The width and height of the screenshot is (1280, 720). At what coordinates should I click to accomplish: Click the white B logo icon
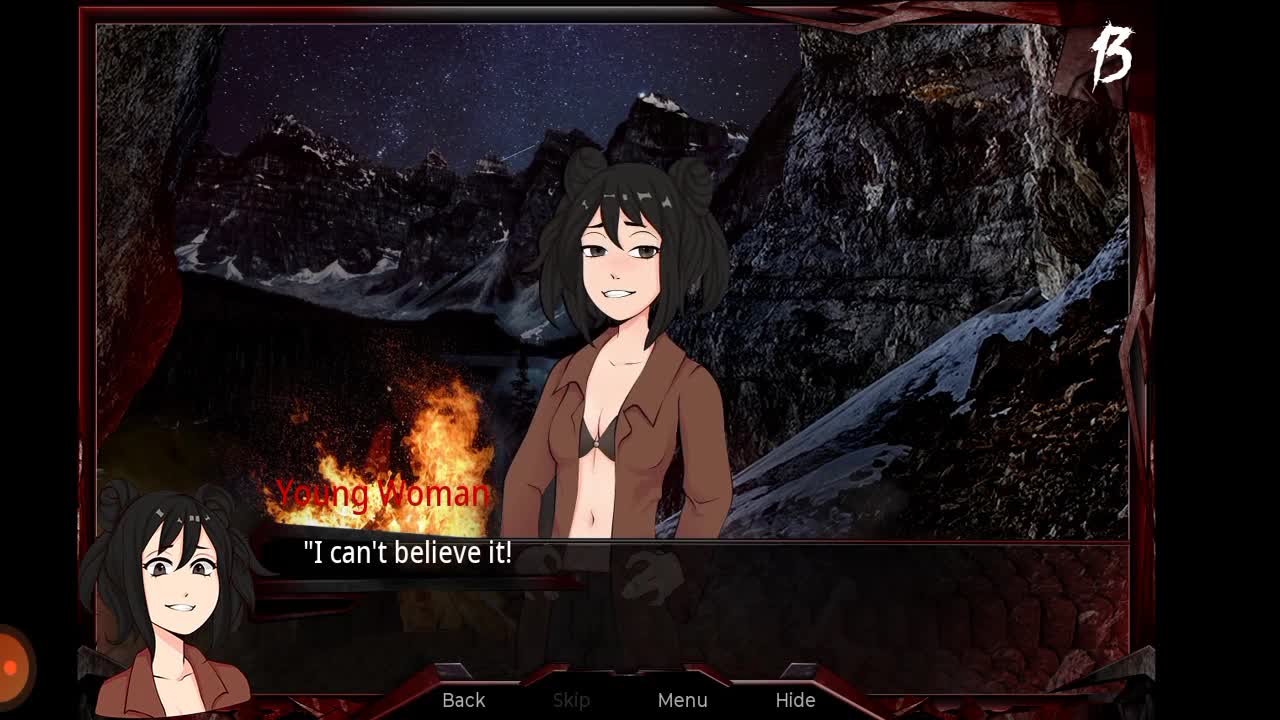pyautogui.click(x=1111, y=56)
